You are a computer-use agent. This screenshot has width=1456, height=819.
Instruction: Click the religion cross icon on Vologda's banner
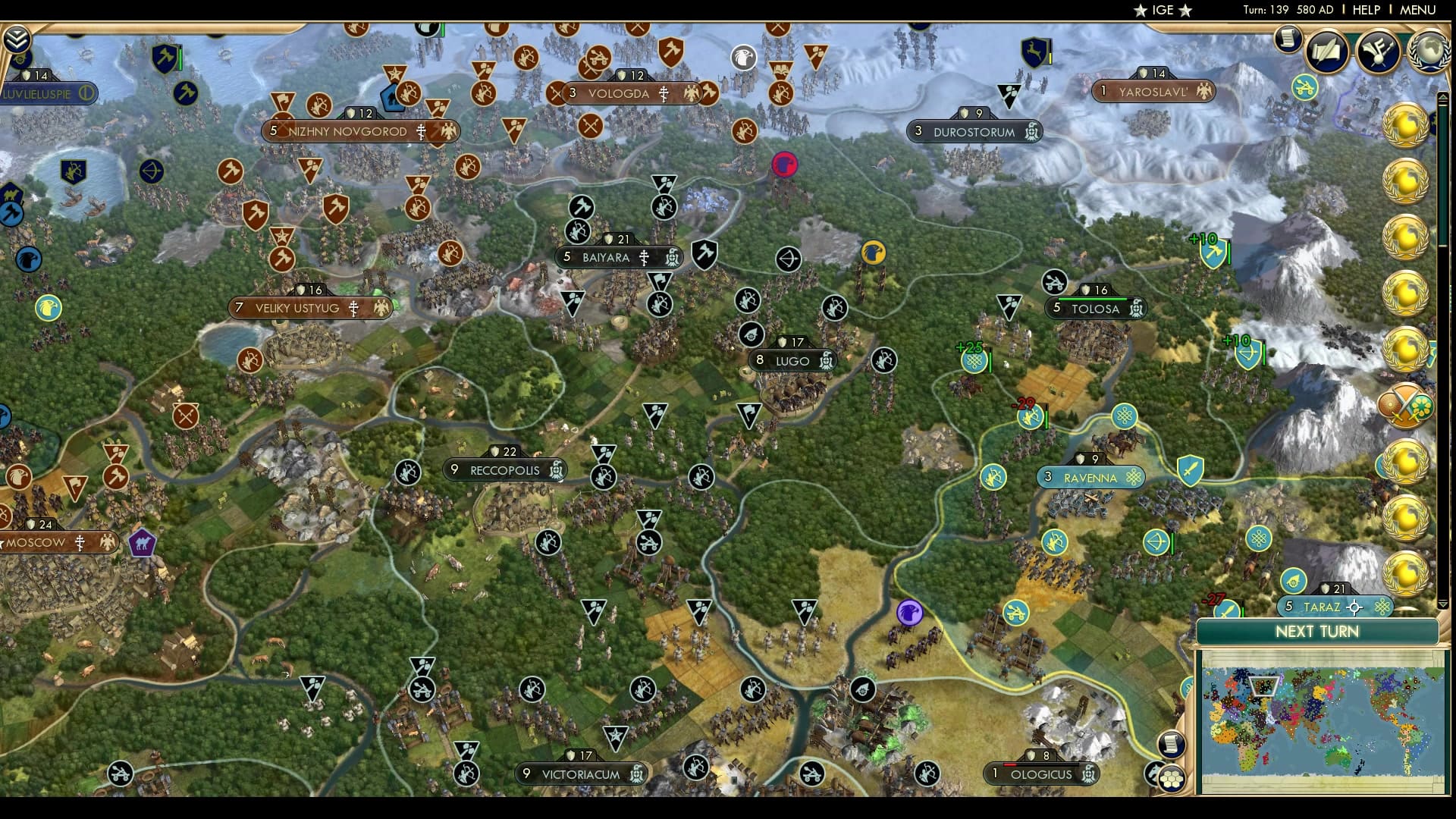click(x=663, y=95)
